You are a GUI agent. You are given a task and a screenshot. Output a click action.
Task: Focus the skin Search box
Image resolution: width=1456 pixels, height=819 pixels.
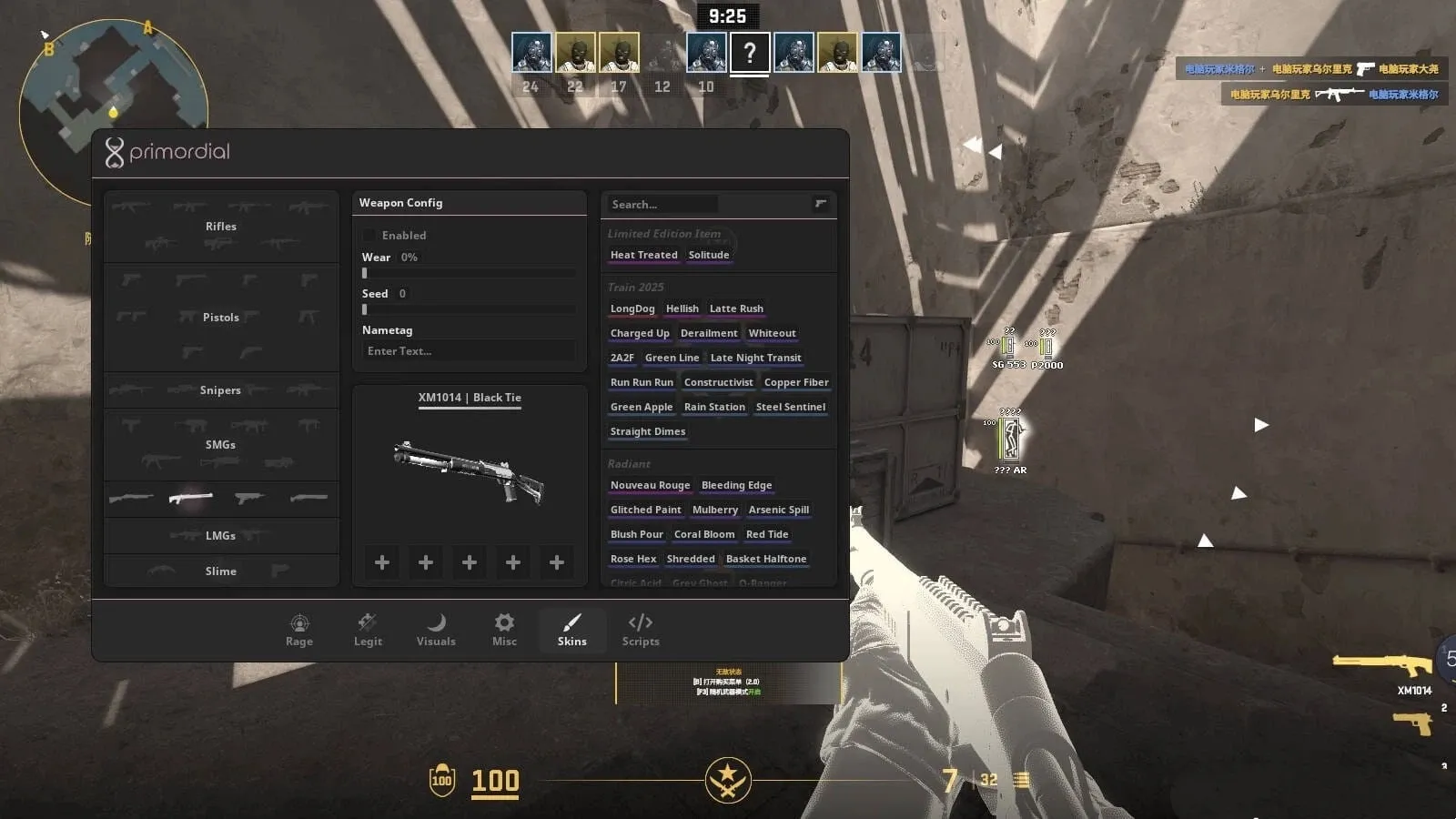coord(664,205)
